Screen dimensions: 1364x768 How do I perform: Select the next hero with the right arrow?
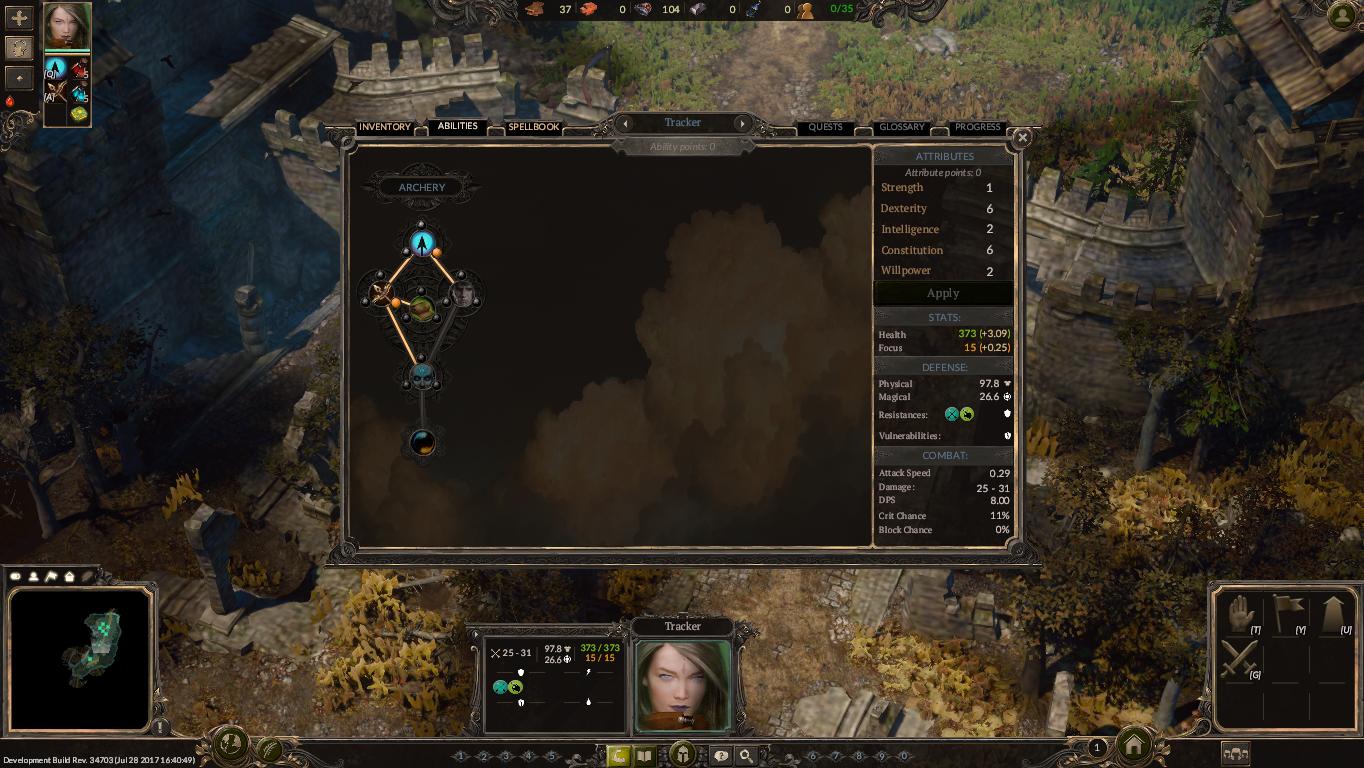[742, 123]
